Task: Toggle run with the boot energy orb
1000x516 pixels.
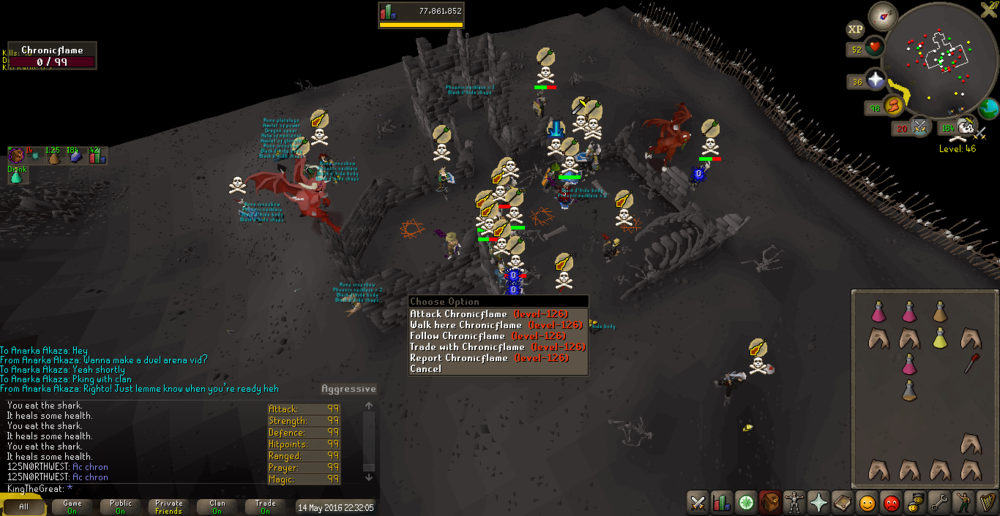Action: click(x=891, y=107)
